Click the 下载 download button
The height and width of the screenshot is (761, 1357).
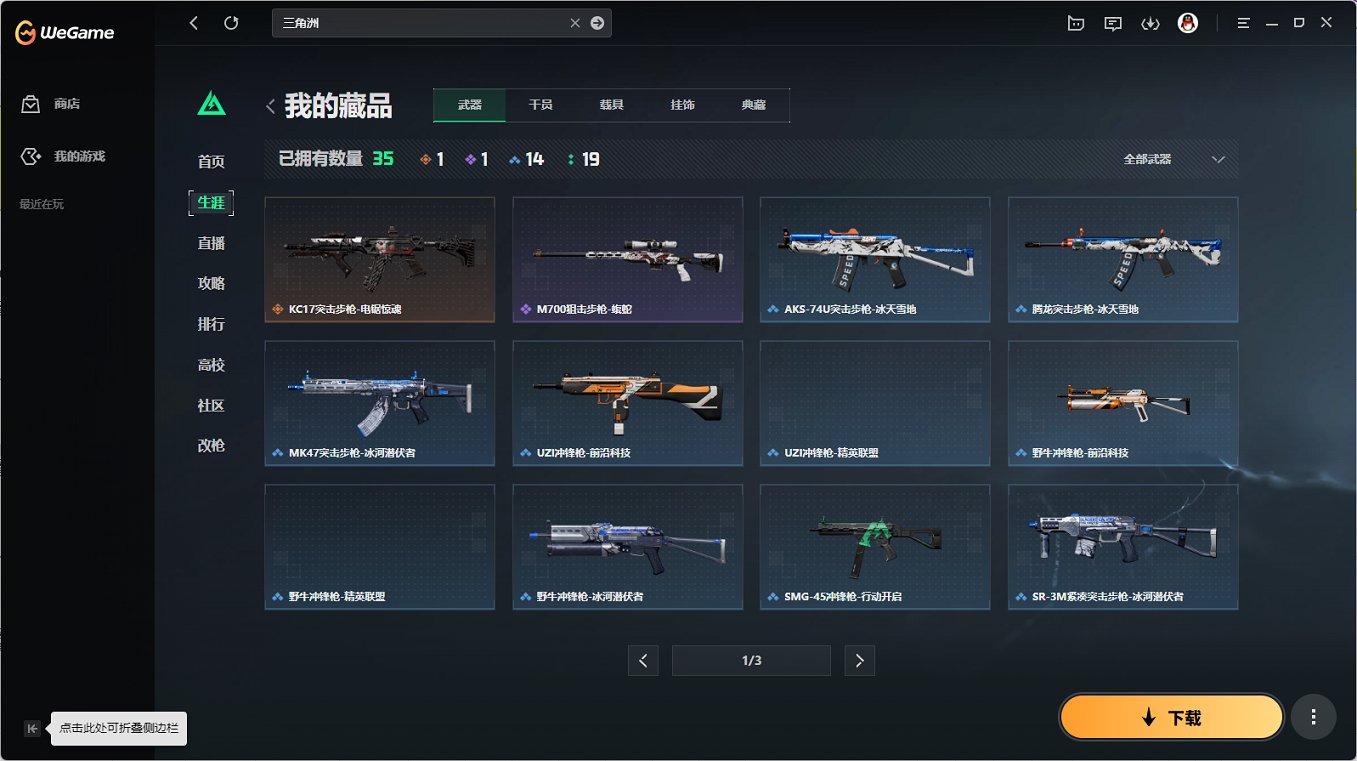(x=1170, y=717)
